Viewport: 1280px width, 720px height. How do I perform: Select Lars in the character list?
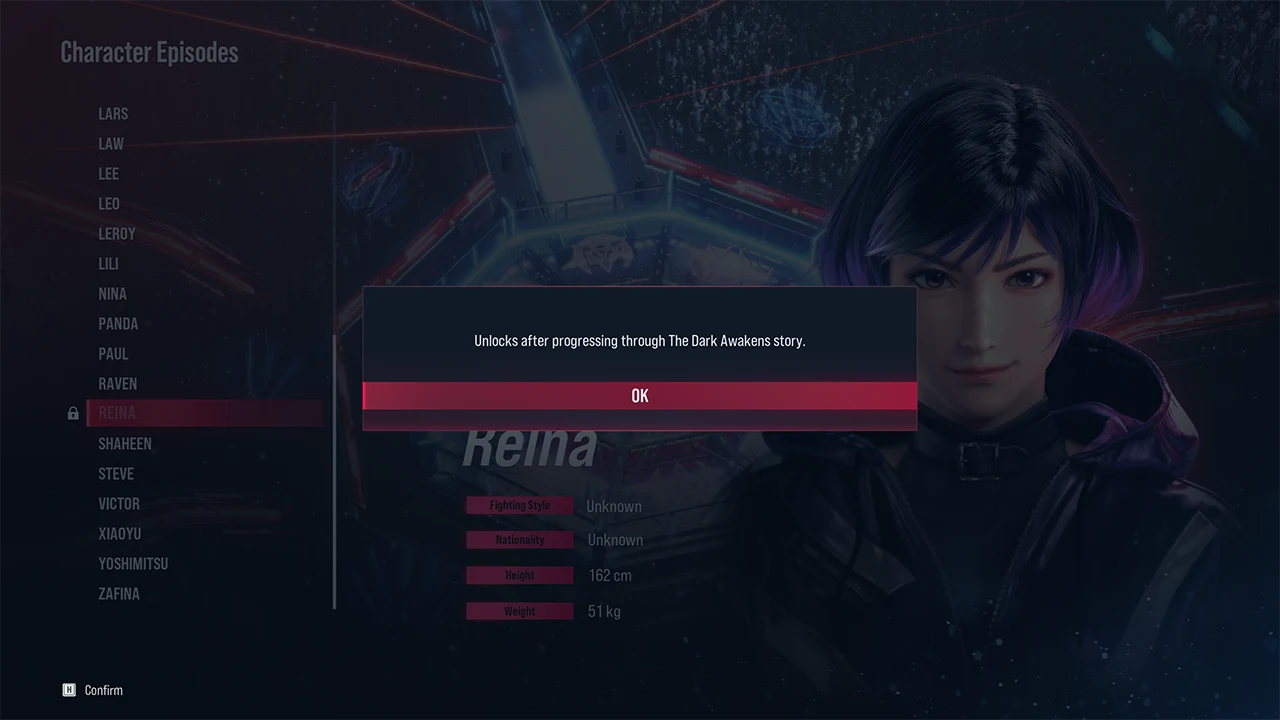tap(113, 114)
